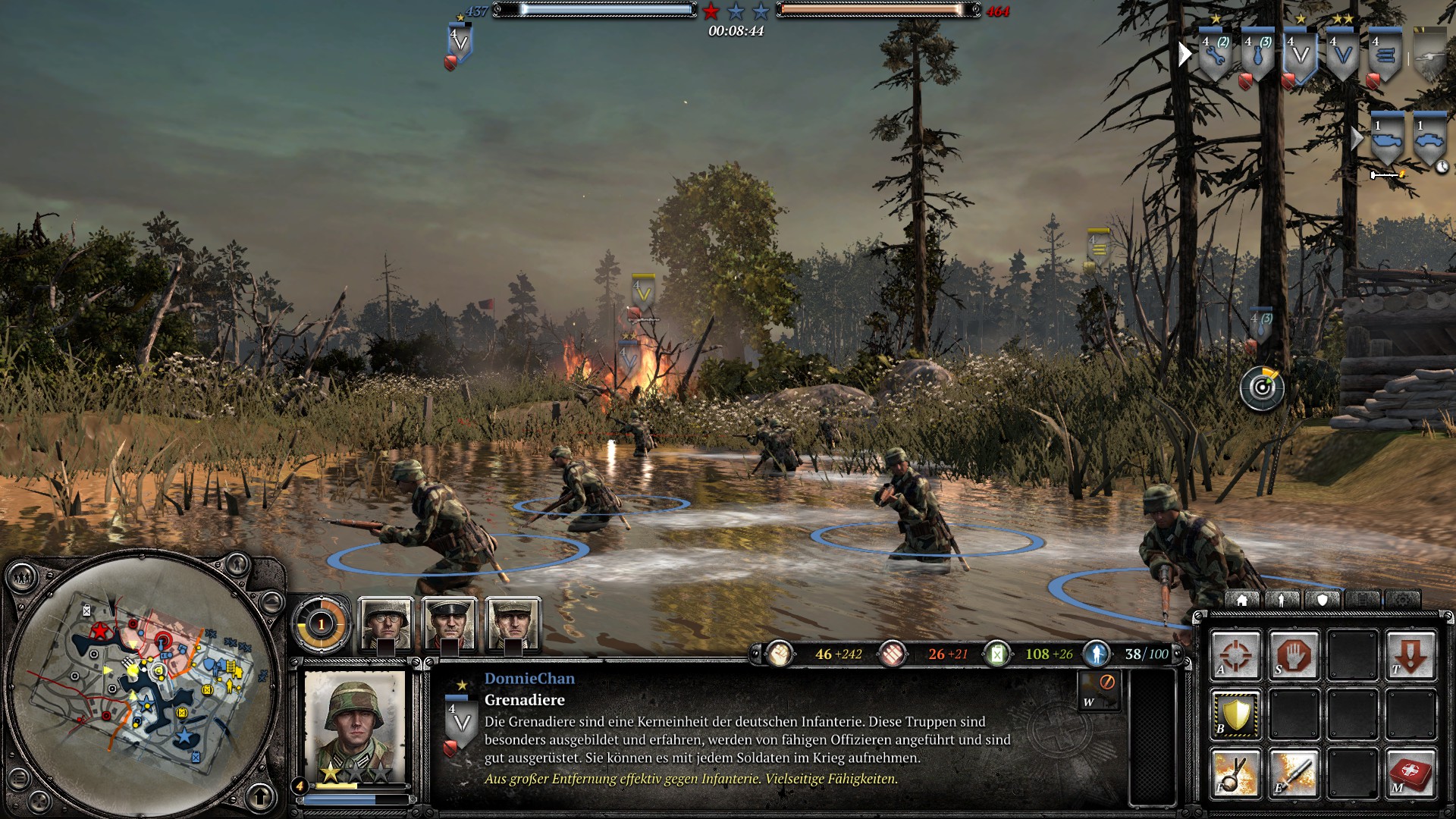1456x819 pixels.
Task: Activate the Attack Move crosshair command
Action: click(x=1235, y=654)
